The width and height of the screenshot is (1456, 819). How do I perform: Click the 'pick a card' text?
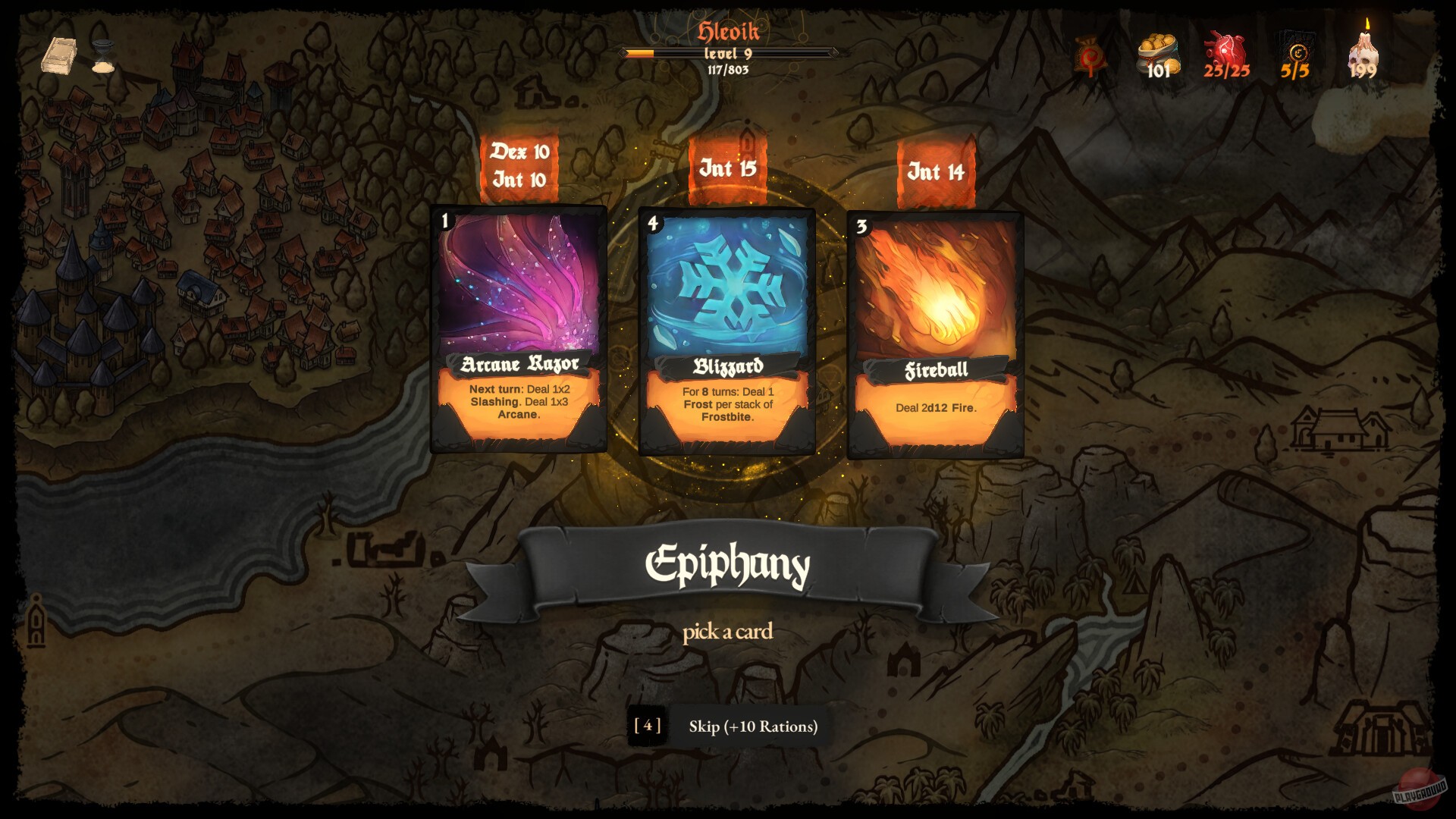(x=728, y=632)
